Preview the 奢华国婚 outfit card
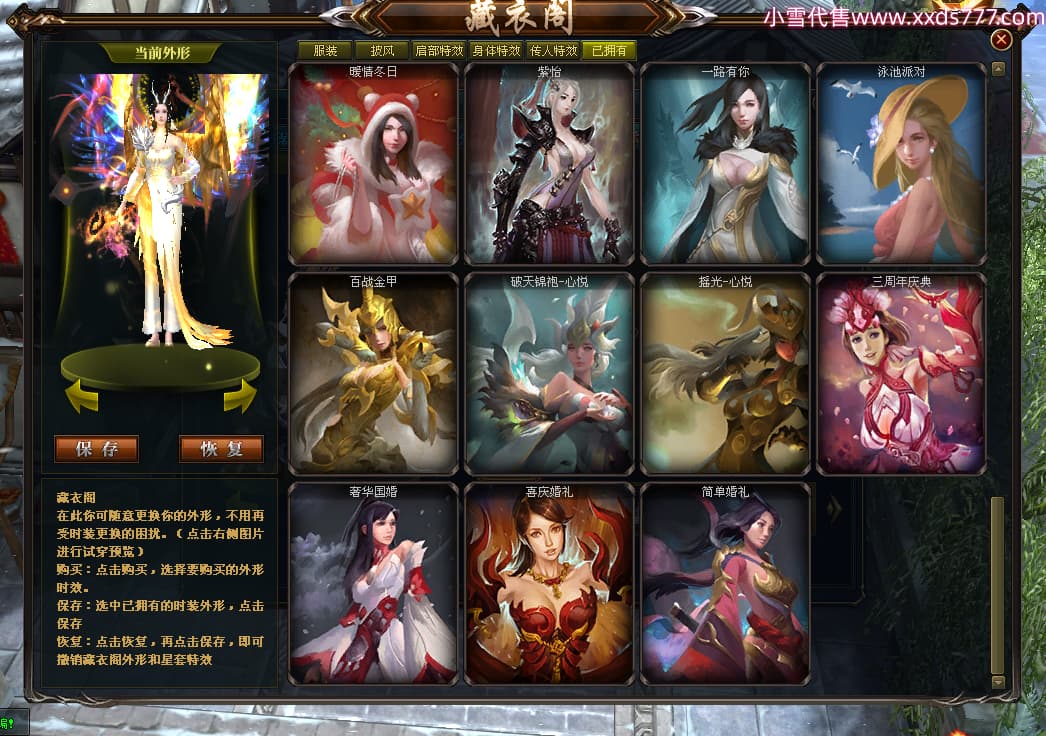 pos(373,584)
